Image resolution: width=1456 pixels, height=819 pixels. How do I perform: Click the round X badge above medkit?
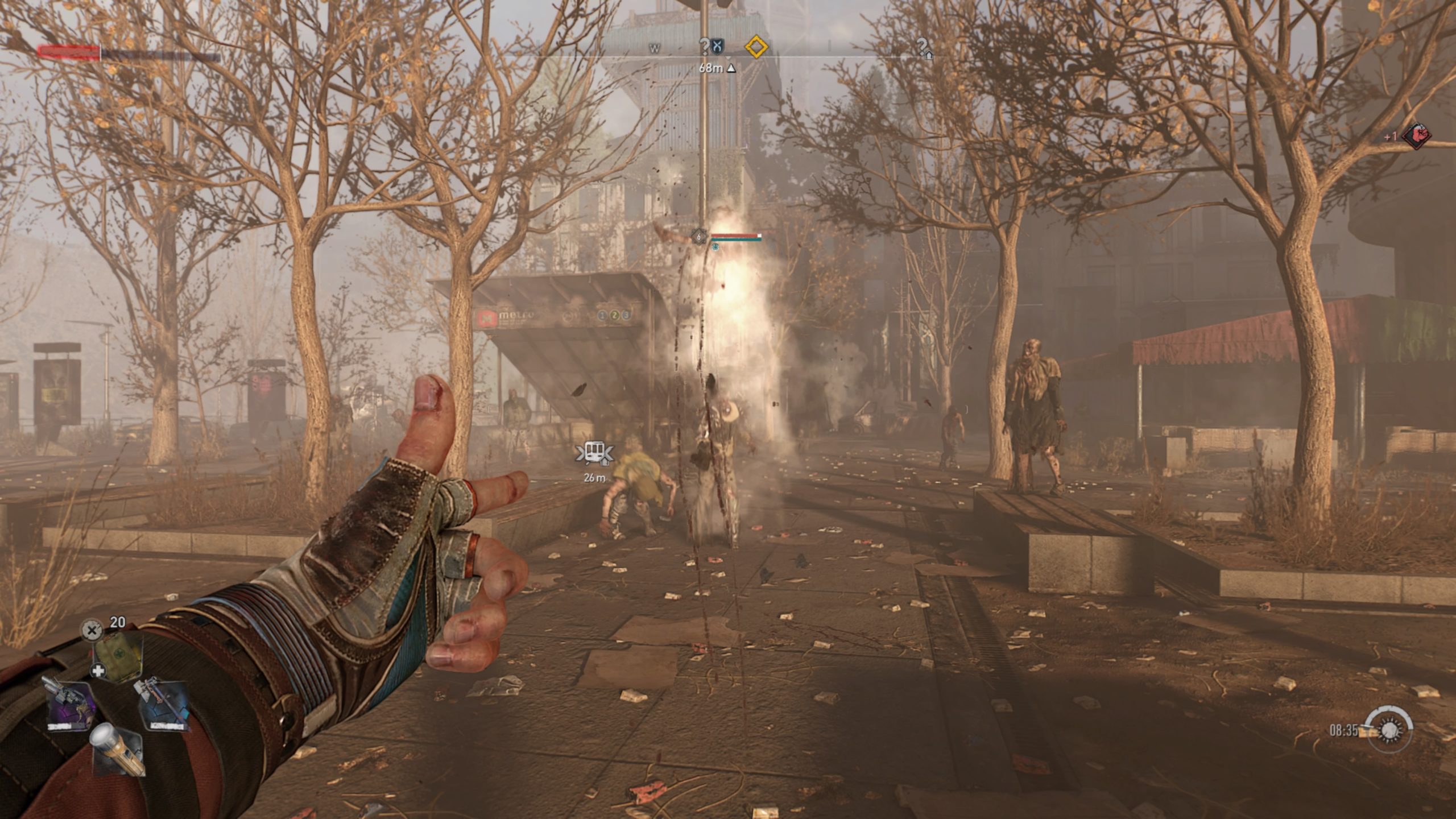[91, 630]
